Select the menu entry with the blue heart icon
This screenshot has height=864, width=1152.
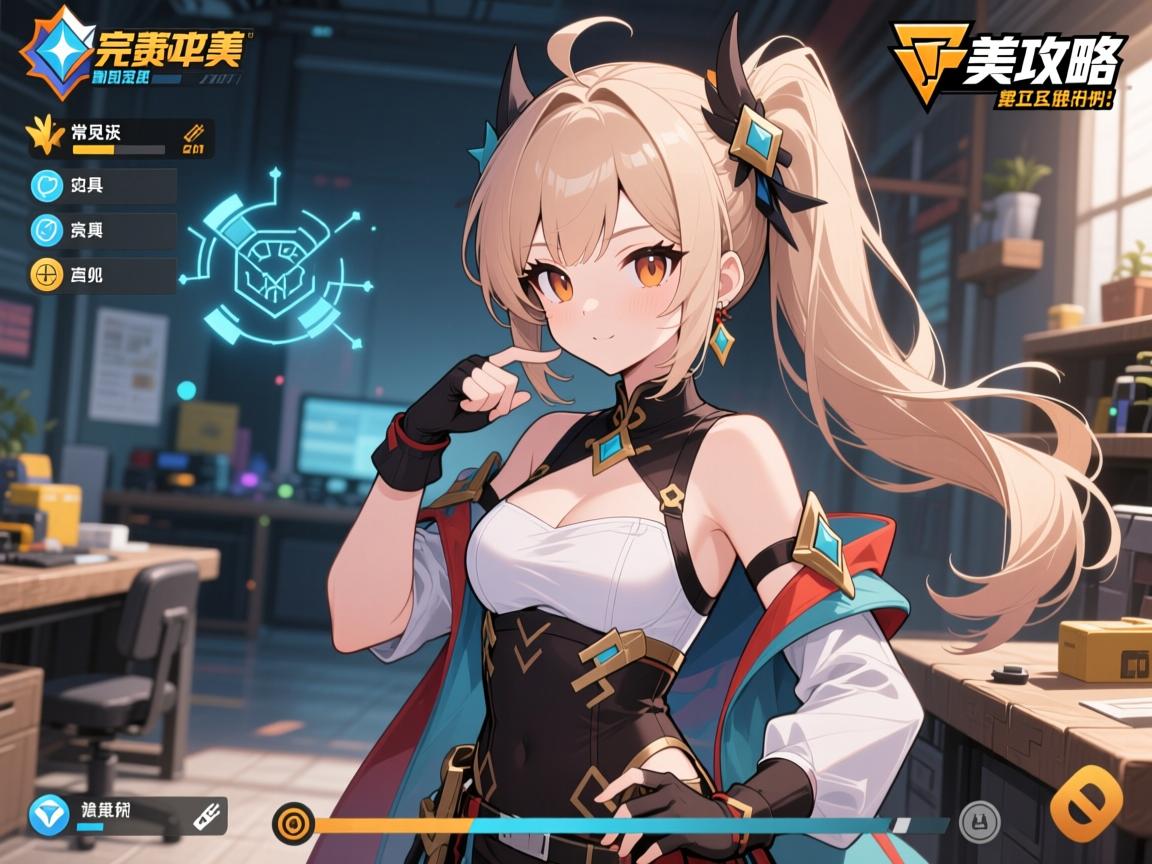click(x=104, y=186)
